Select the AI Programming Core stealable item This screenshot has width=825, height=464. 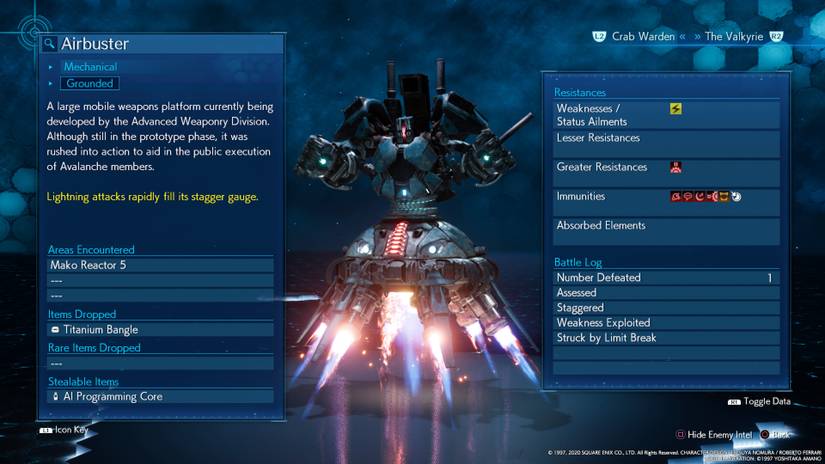point(160,396)
